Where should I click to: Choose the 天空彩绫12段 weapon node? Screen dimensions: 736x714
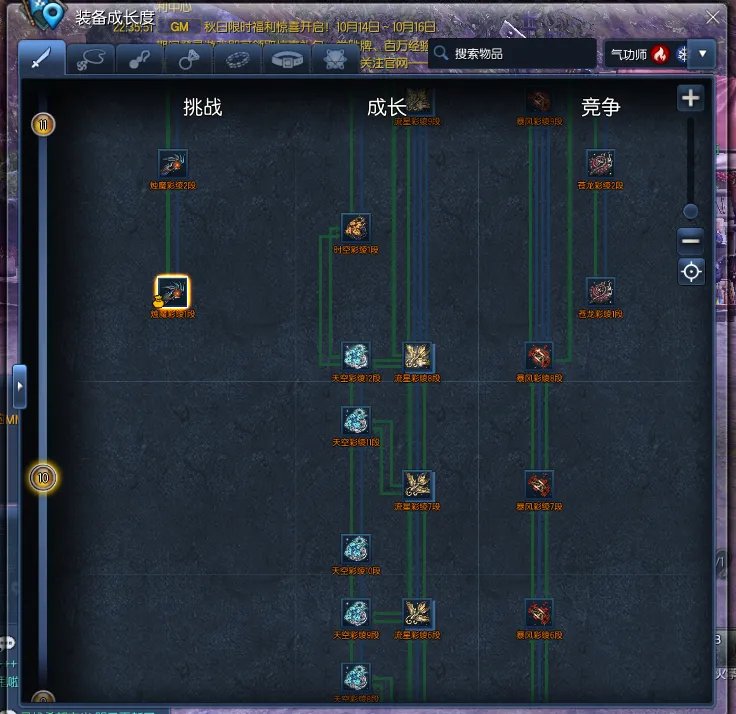[x=356, y=356]
